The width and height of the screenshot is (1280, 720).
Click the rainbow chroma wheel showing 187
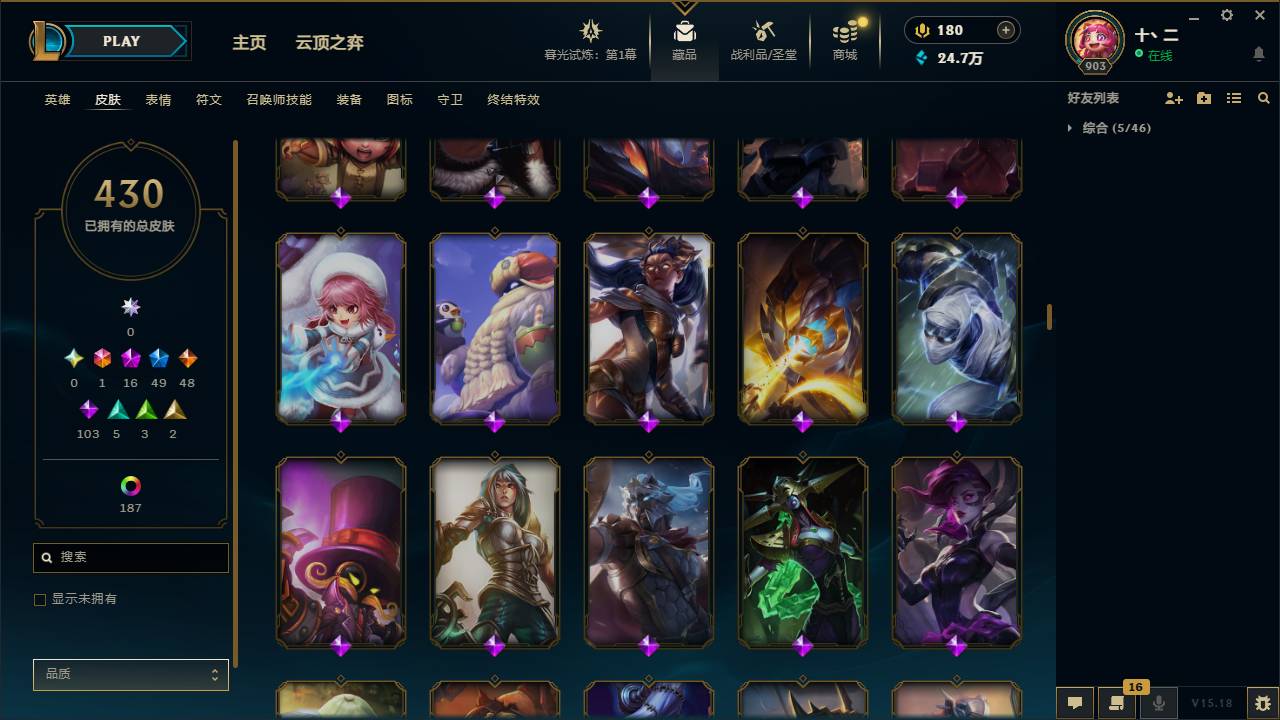pyautogui.click(x=130, y=487)
